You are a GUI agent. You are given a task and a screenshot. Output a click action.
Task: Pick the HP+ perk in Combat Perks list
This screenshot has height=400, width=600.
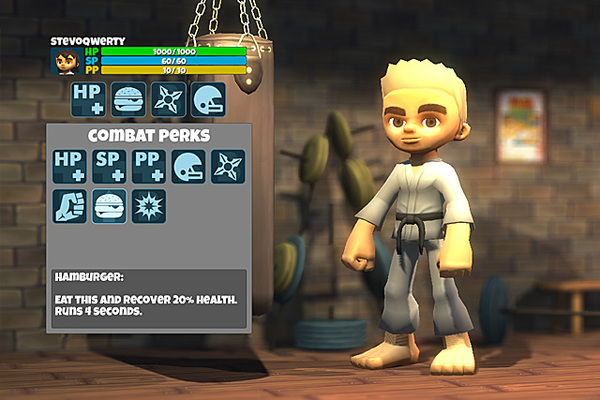pyautogui.click(x=70, y=166)
